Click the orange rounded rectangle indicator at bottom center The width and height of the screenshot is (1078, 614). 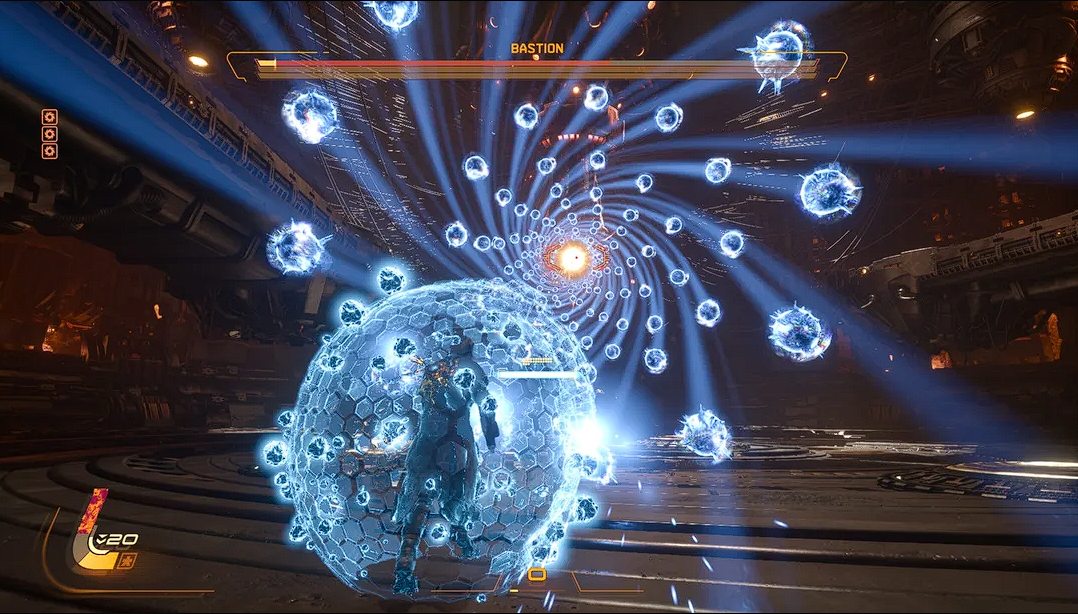537,574
